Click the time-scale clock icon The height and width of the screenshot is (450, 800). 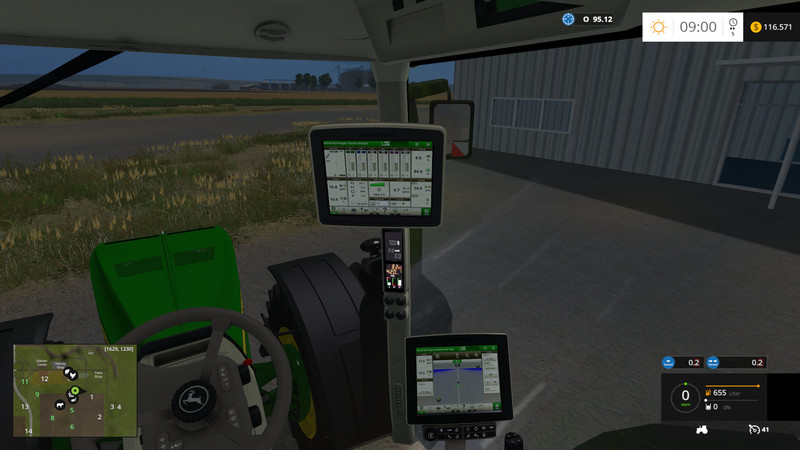coord(734,24)
